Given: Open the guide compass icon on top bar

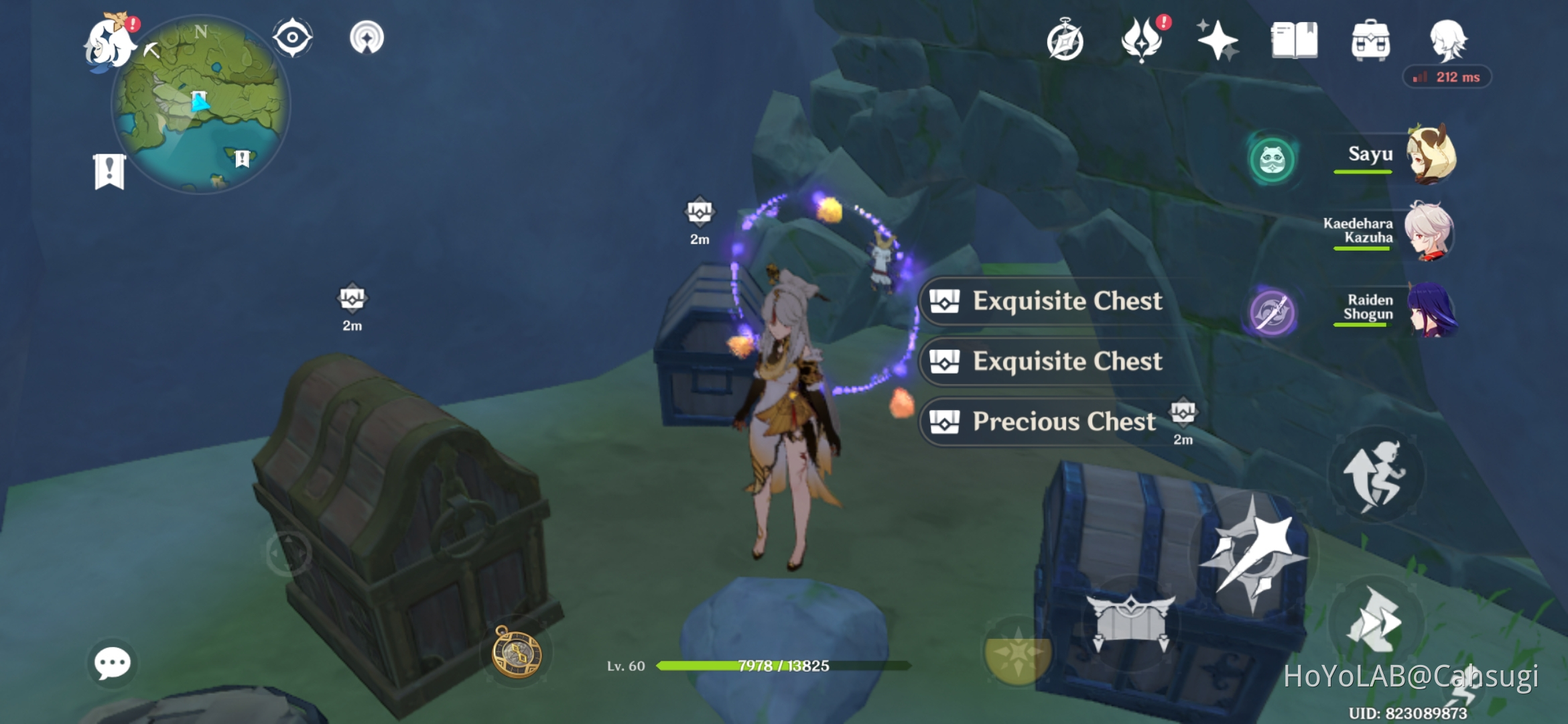Looking at the screenshot, I should 1065,42.
